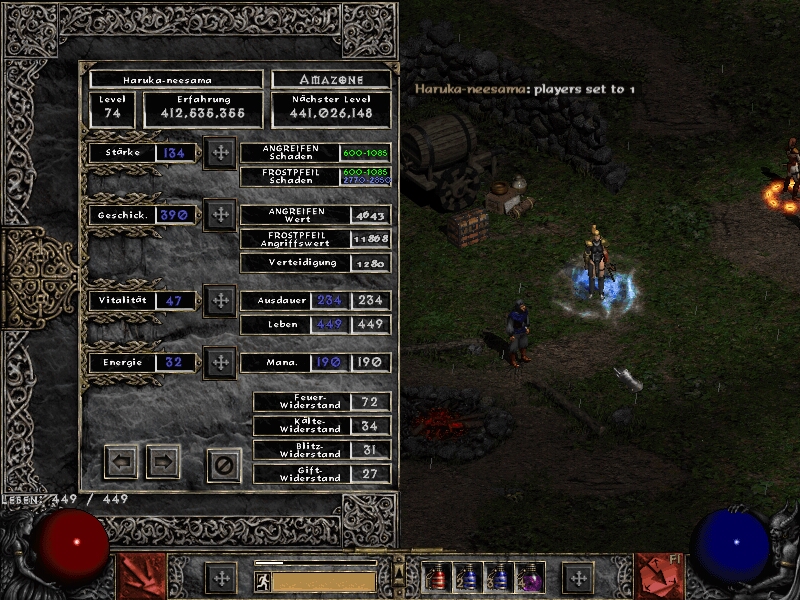Go to the next character sheet page

163,462
